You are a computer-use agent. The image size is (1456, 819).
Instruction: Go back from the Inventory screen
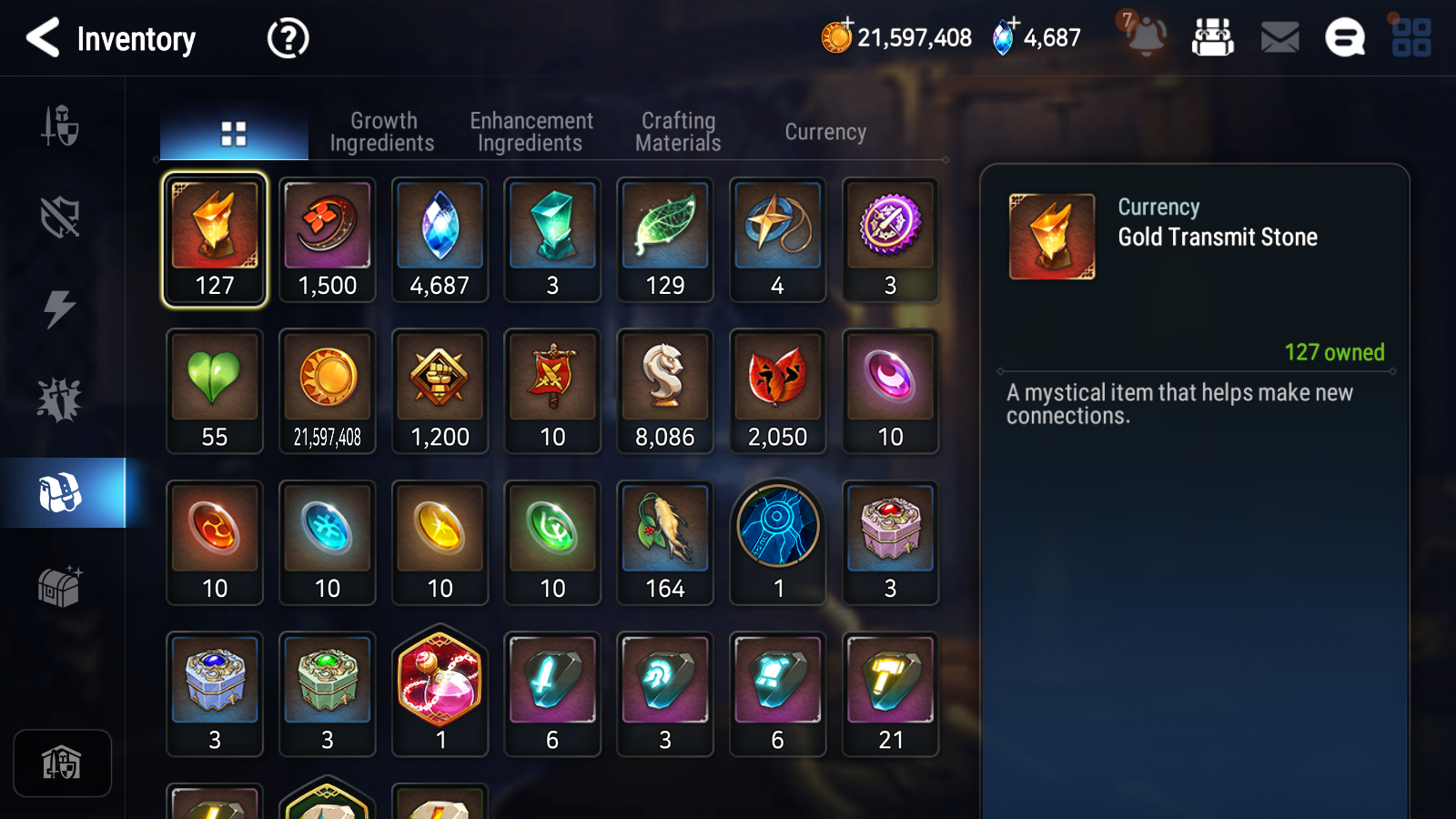click(x=43, y=38)
